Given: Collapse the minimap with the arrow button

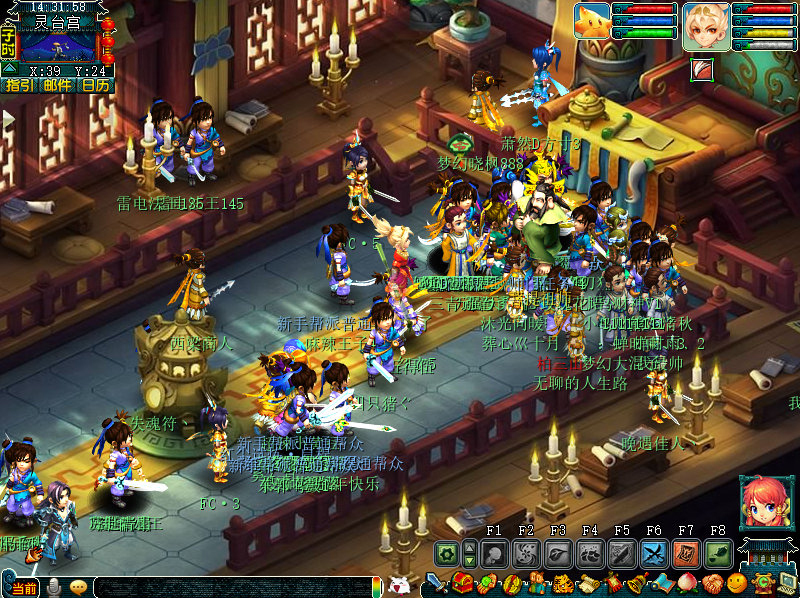Looking at the screenshot, I should pyautogui.click(x=8, y=70).
